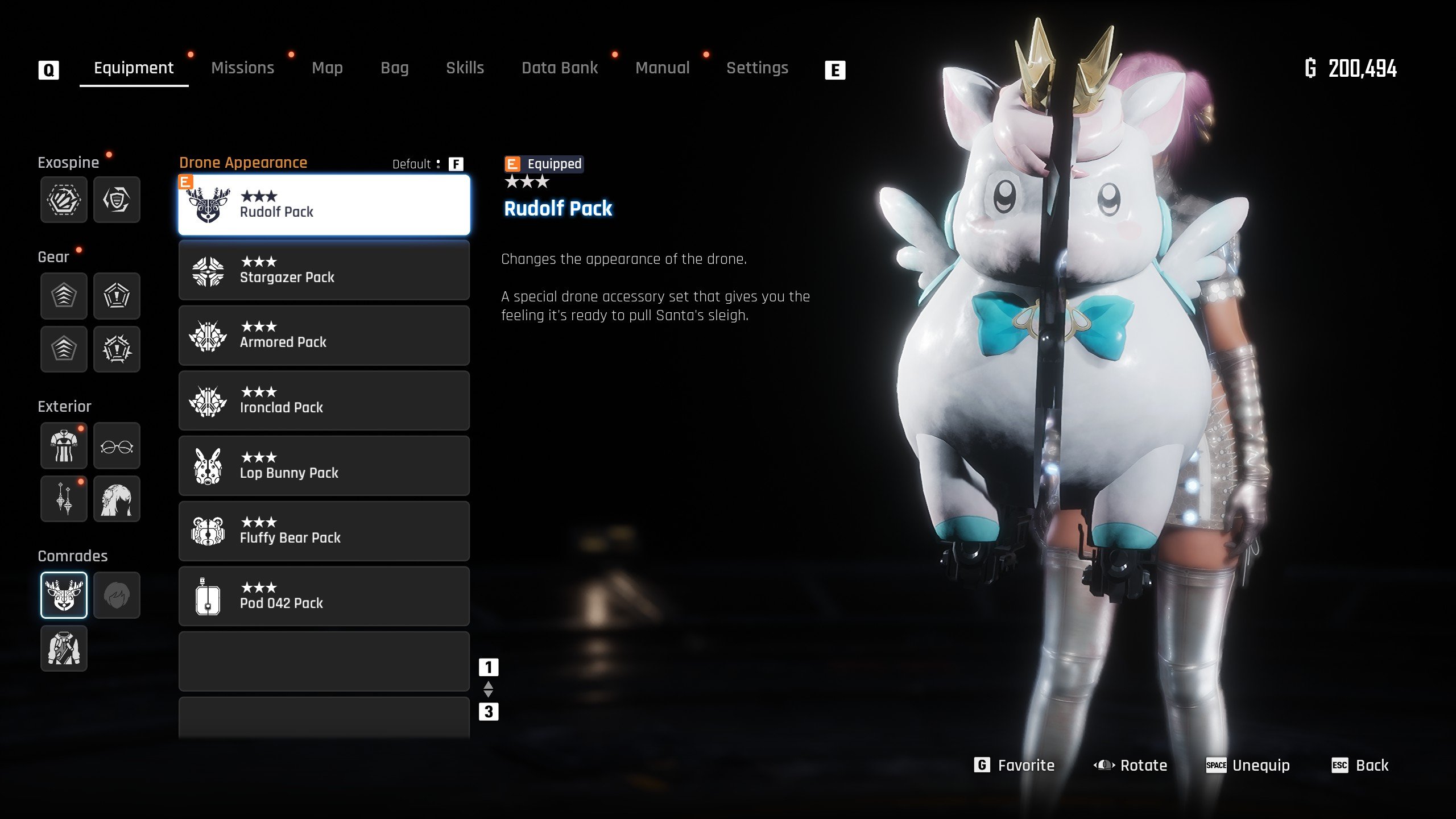Open the Settings tab
This screenshot has height=819, width=1456.
pos(757,68)
